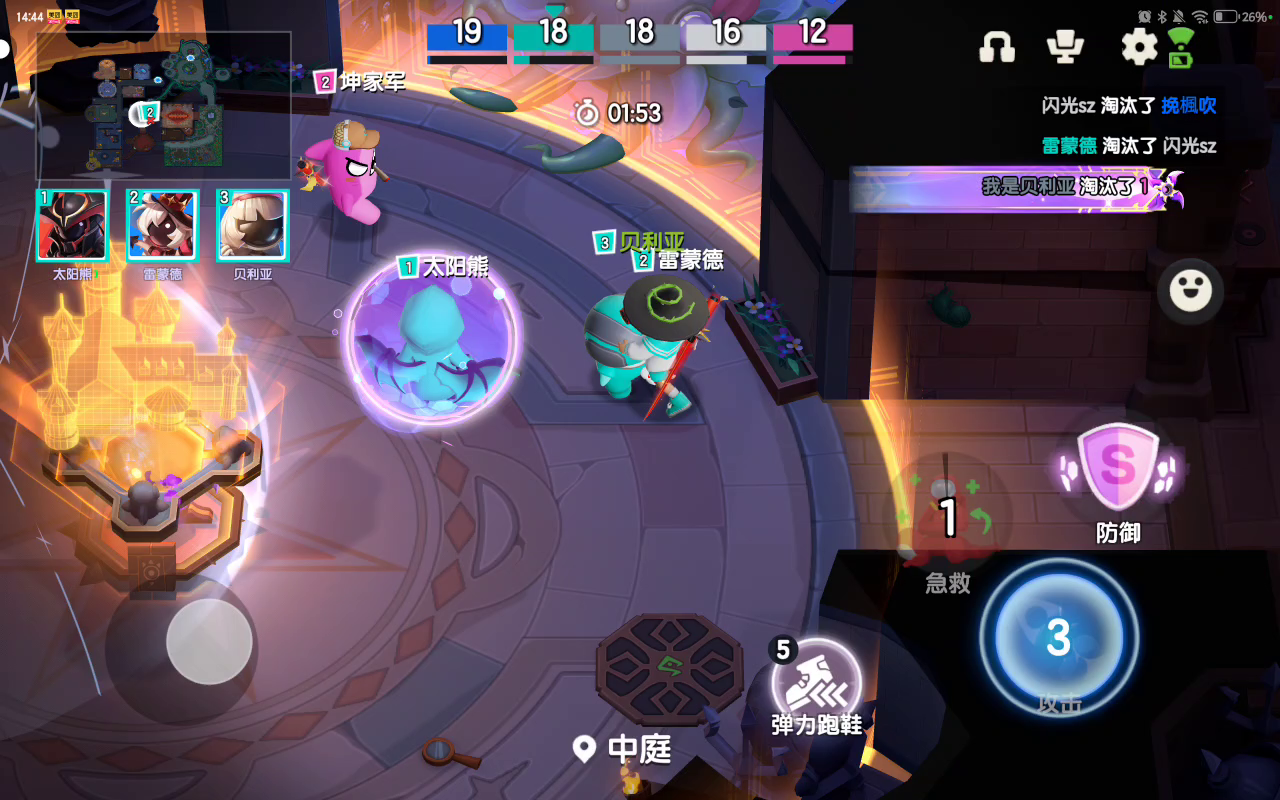Toggle the headphones voice icon

[x=996, y=47]
